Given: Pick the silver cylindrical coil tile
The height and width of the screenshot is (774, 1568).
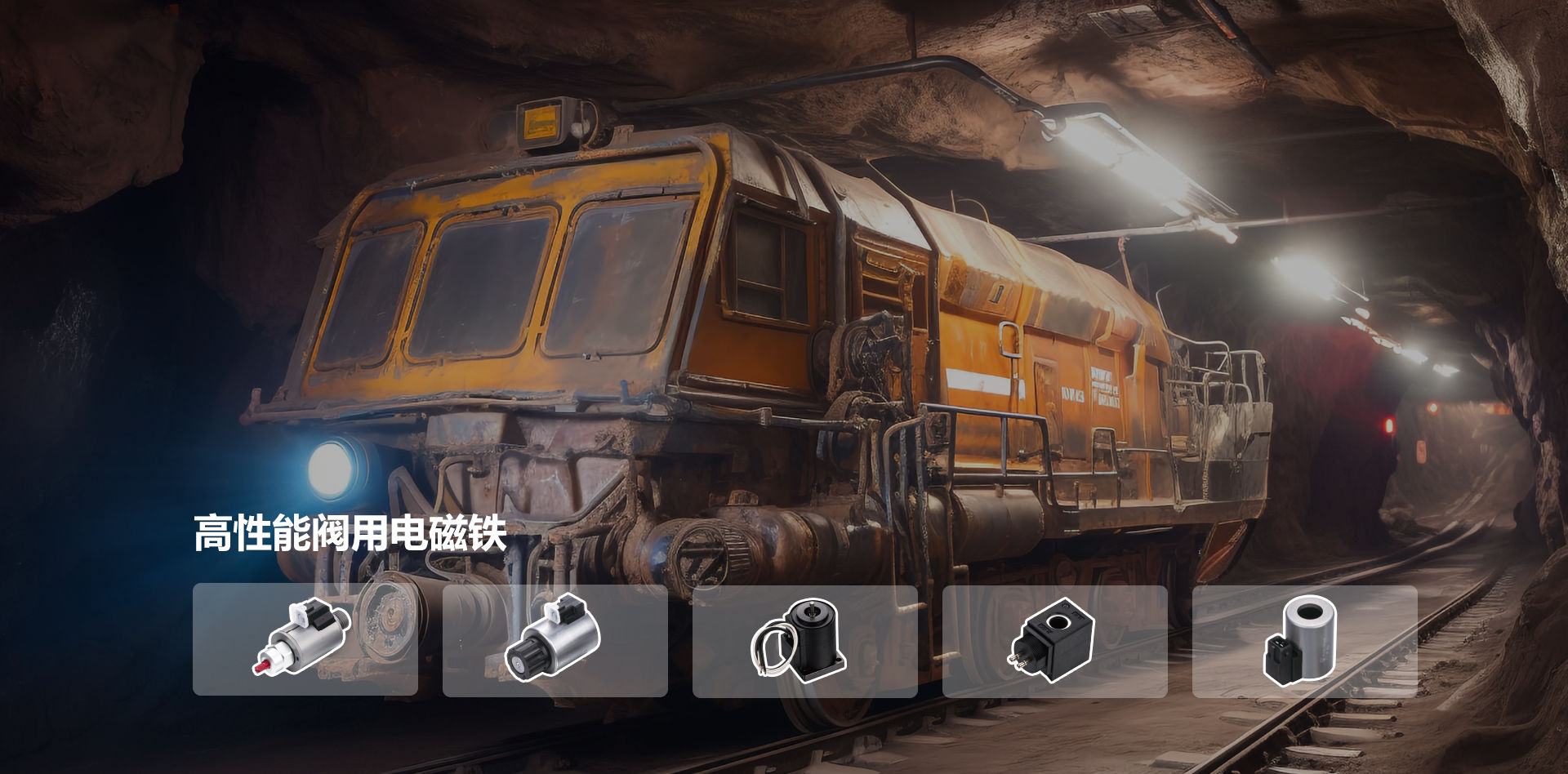Looking at the screenshot, I should [1304, 641].
